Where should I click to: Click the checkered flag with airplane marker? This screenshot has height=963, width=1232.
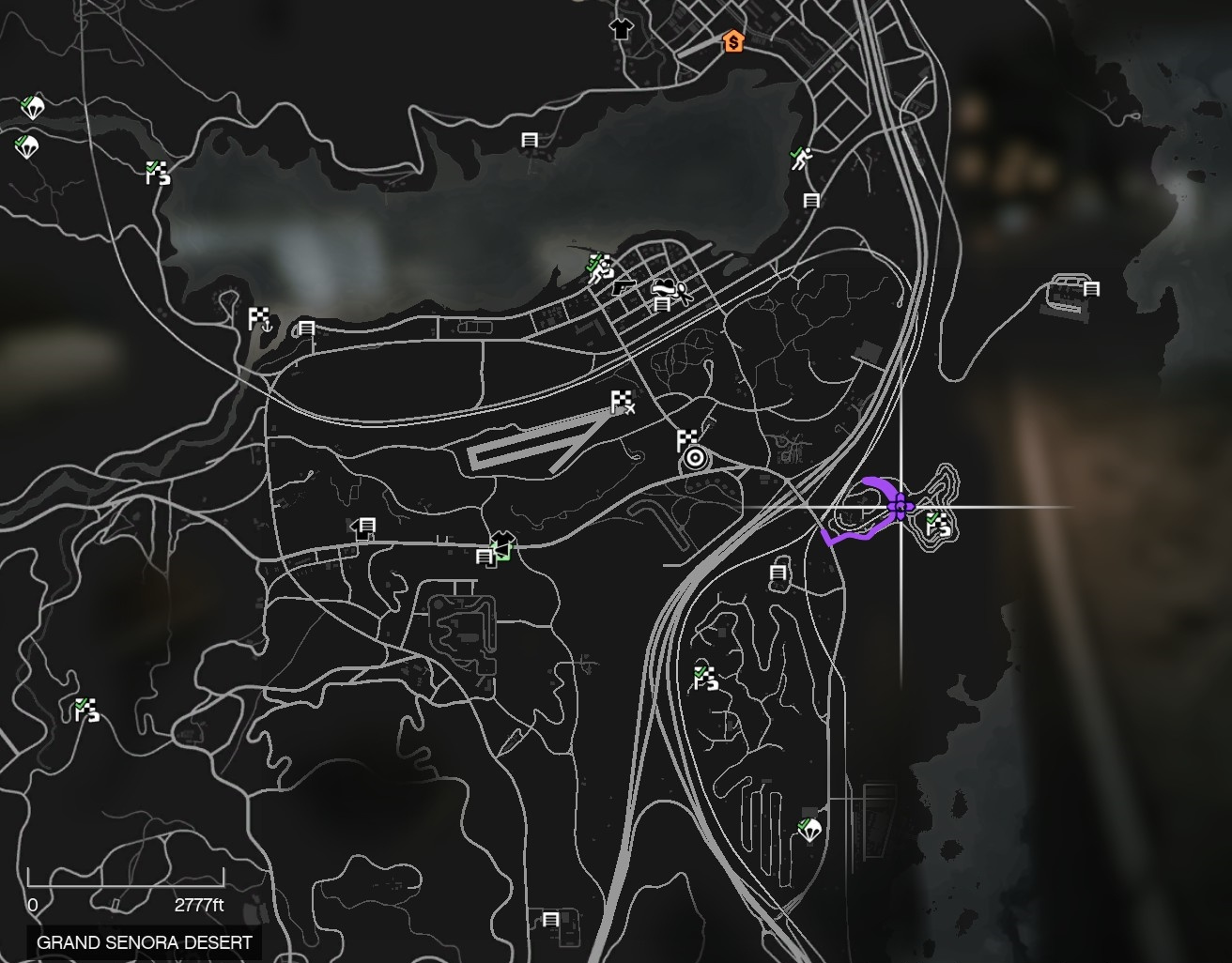click(623, 403)
